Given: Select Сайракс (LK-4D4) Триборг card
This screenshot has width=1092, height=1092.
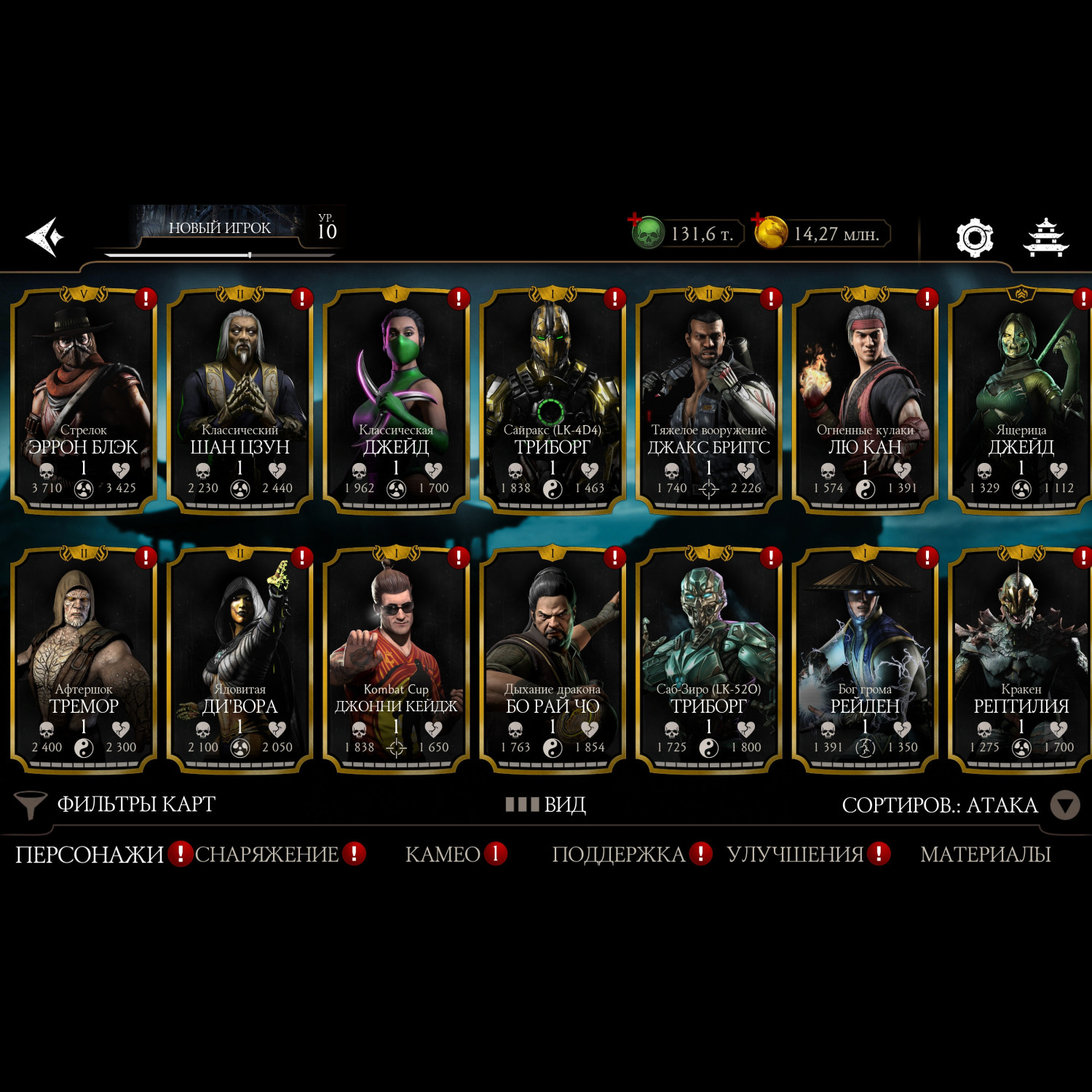Looking at the screenshot, I should (553, 400).
